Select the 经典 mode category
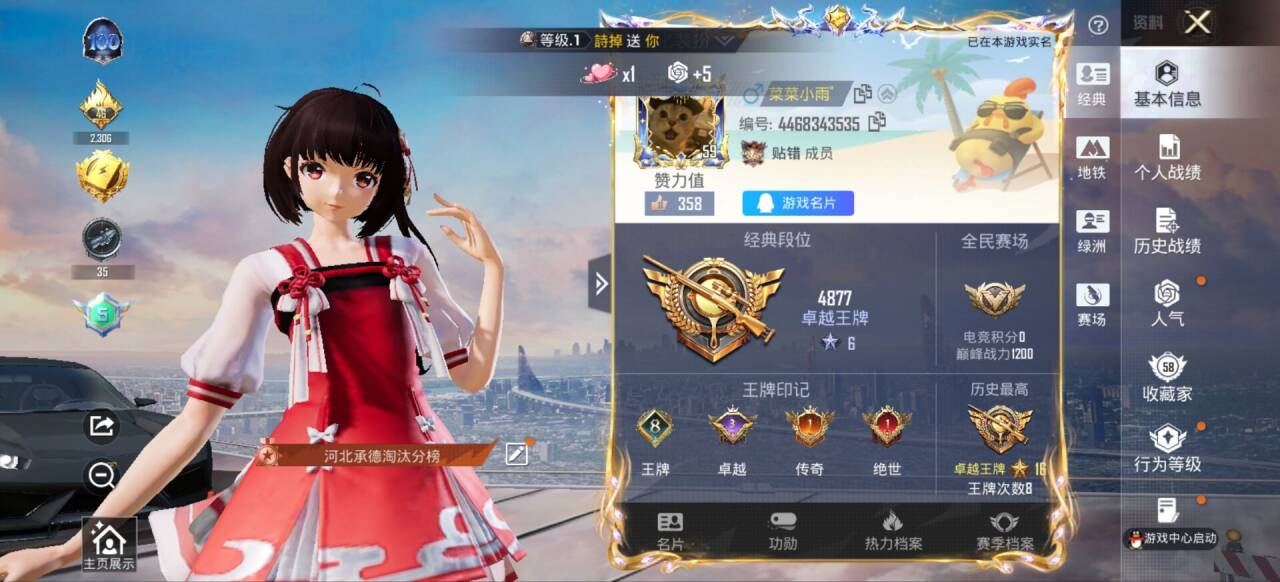The height and width of the screenshot is (582, 1280). (1092, 85)
